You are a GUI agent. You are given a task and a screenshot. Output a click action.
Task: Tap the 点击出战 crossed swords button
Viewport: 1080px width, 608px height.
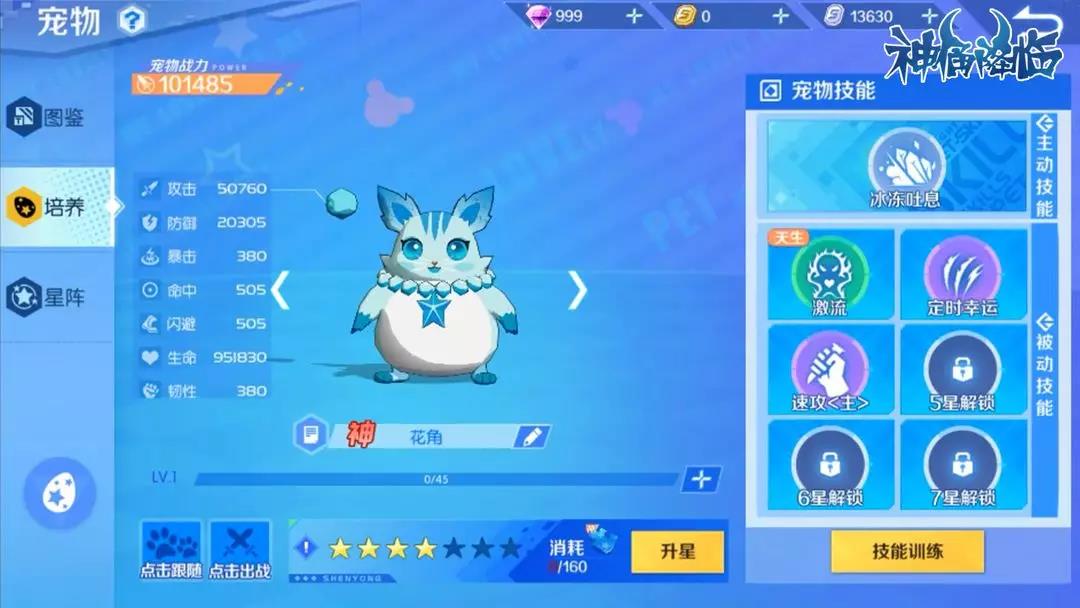tap(240, 551)
